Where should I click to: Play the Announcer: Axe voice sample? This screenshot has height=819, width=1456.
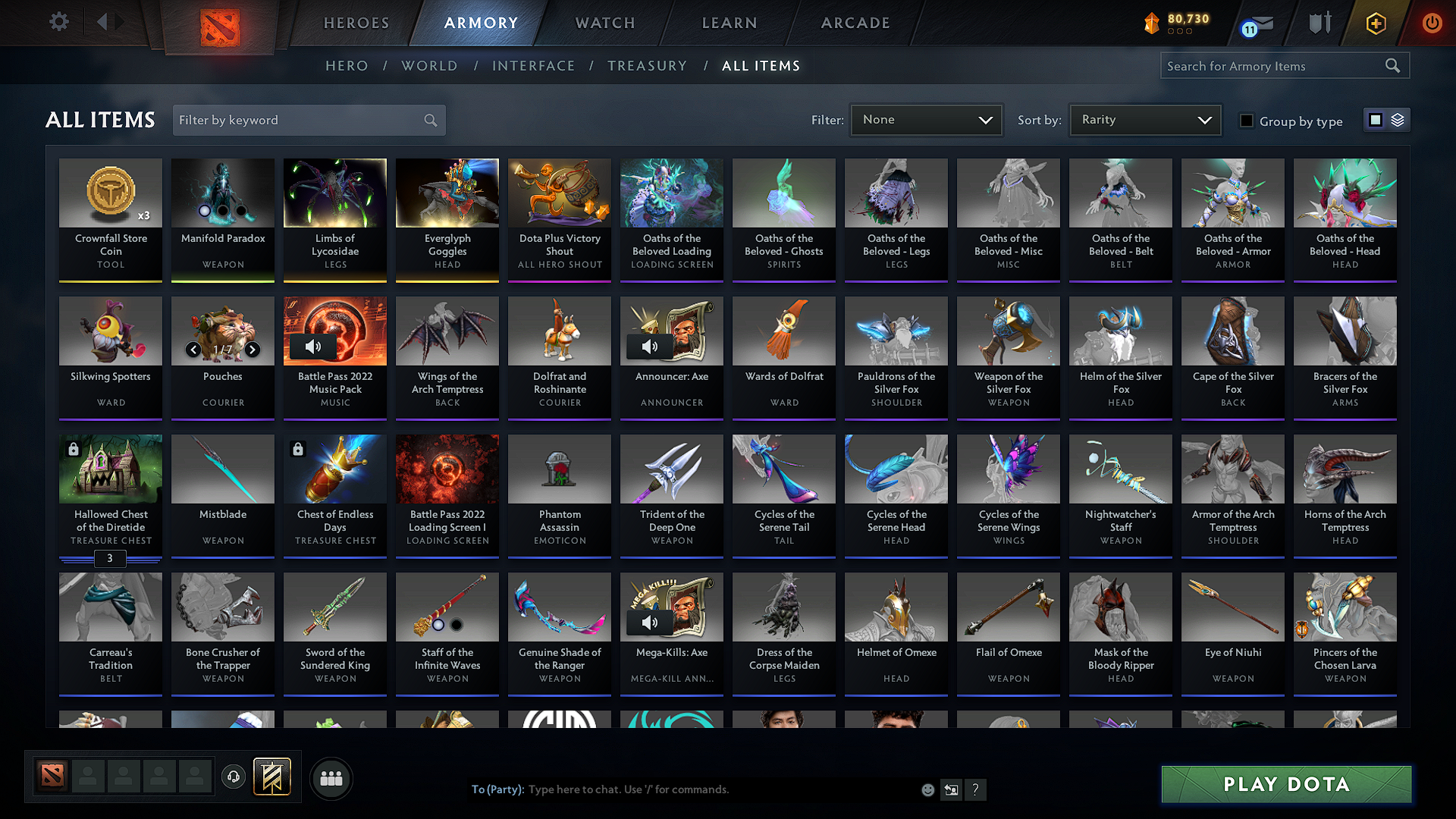(649, 347)
